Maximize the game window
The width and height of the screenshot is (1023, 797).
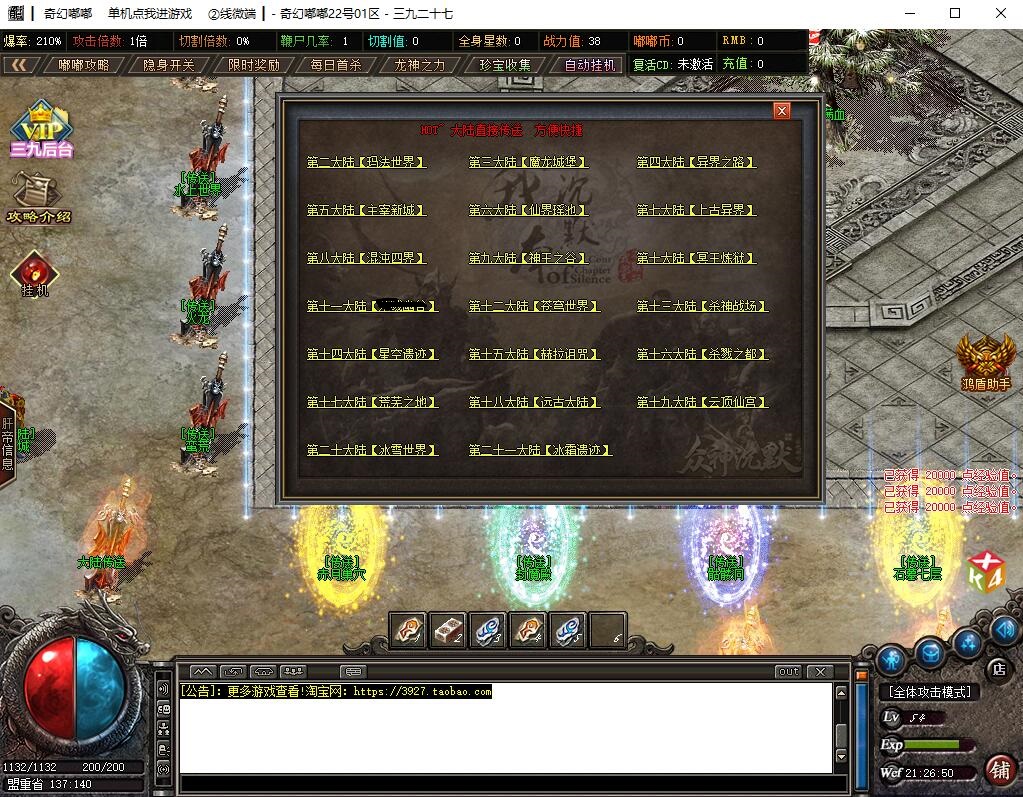[x=955, y=13]
